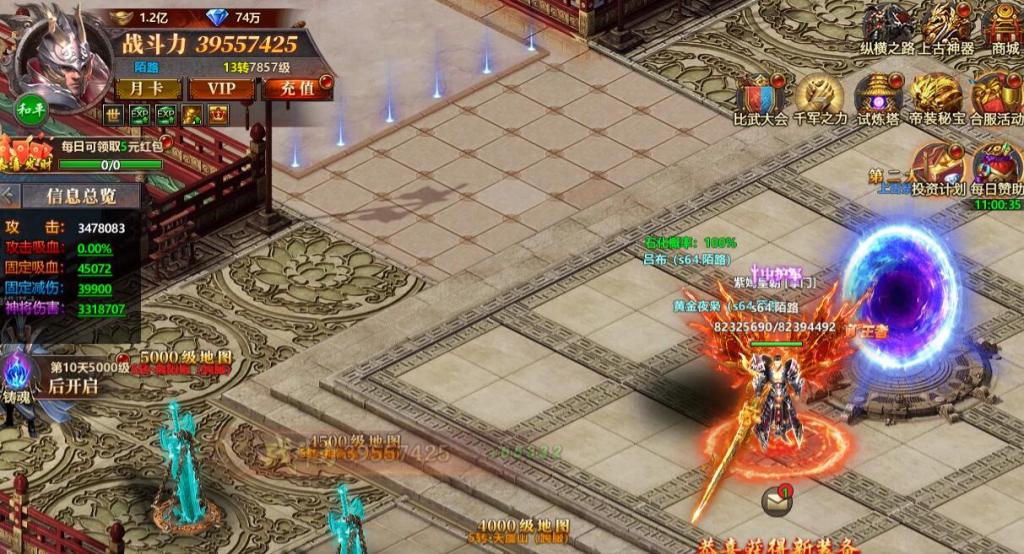The height and width of the screenshot is (554, 1024).
Task: Collapse the 信息总览 info panel arrow
Action: point(9,196)
